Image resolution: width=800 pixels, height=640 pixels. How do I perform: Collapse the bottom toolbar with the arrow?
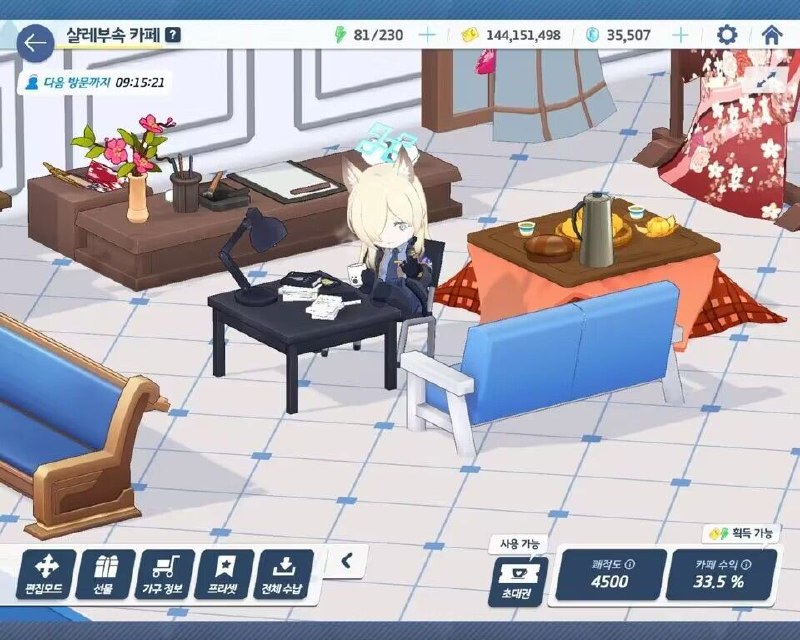coord(346,561)
